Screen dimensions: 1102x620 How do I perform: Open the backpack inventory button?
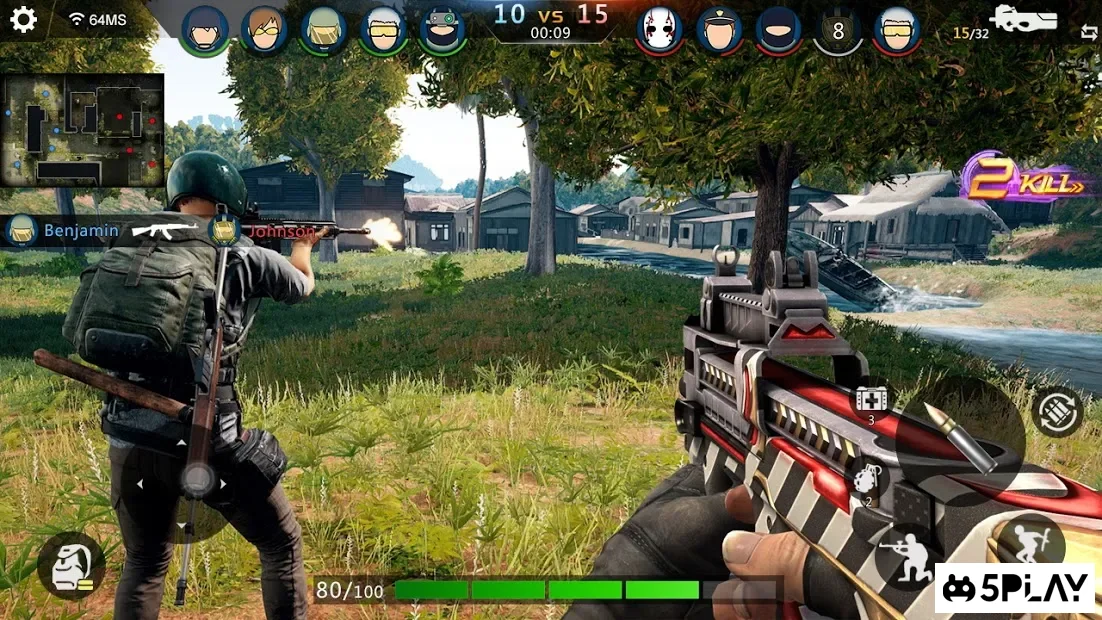coord(71,565)
